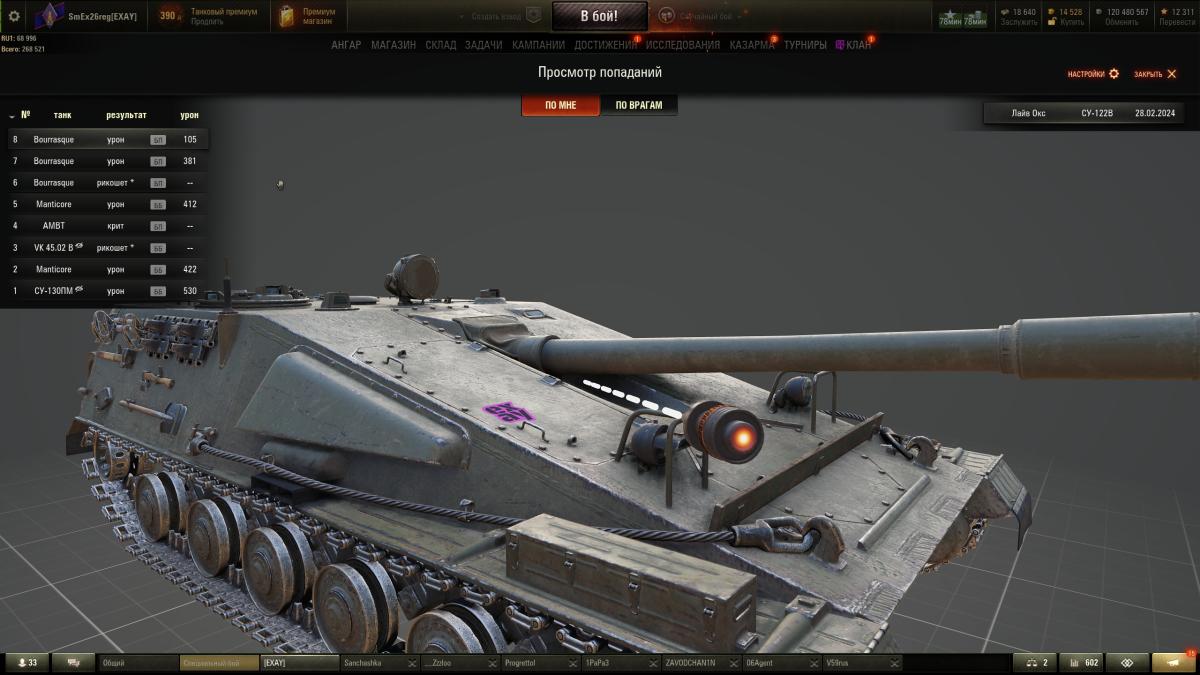This screenshot has width=1200, height=675.
Task: Open the ЗАДАЧИ menu
Action: pyautogui.click(x=483, y=45)
